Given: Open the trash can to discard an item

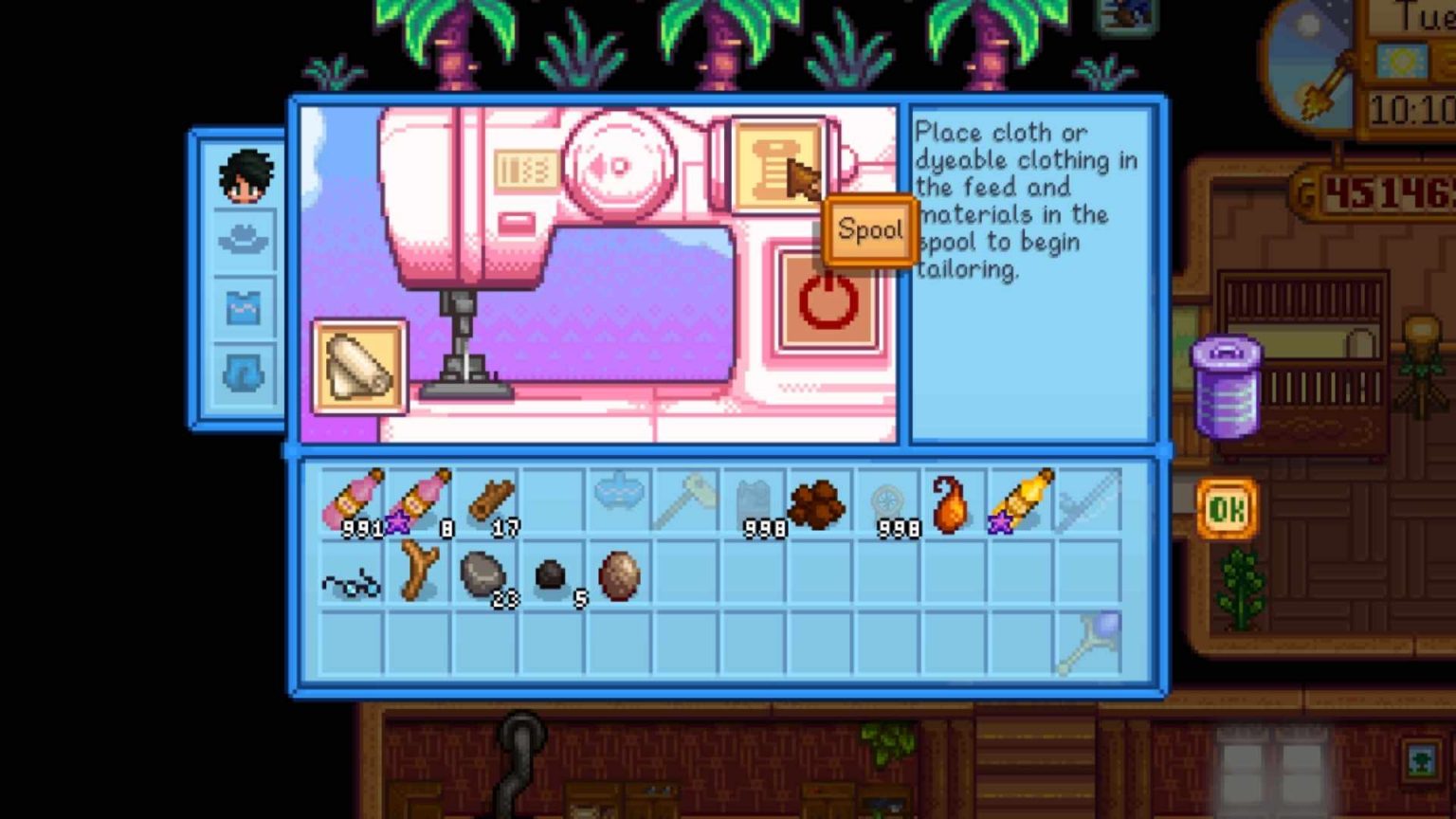Looking at the screenshot, I should (1227, 384).
